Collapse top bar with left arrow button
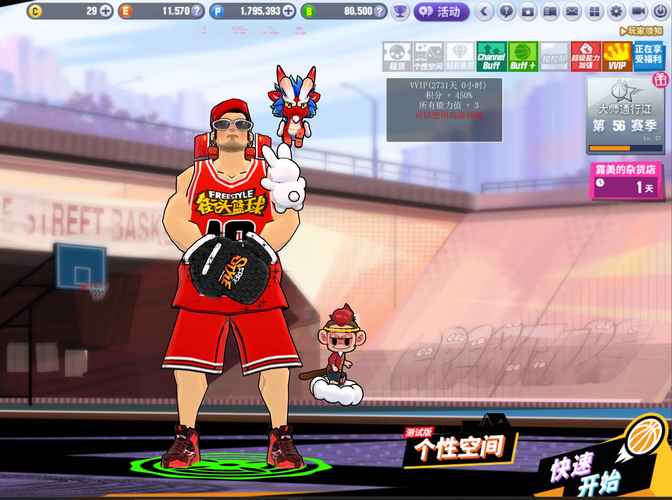Screen dimensions: 672x500 point(486,12)
